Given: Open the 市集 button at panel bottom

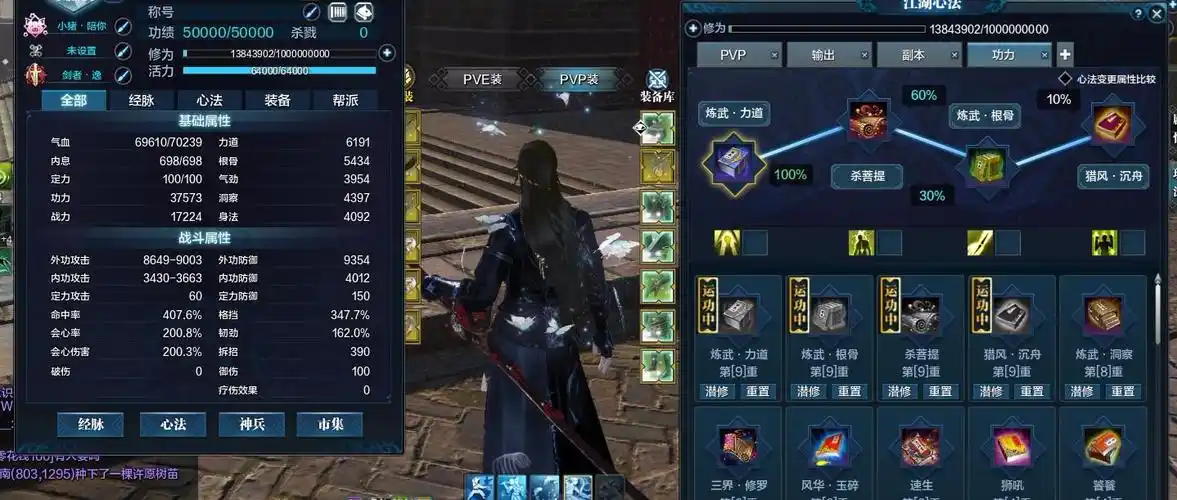Looking at the screenshot, I should coord(330,424).
